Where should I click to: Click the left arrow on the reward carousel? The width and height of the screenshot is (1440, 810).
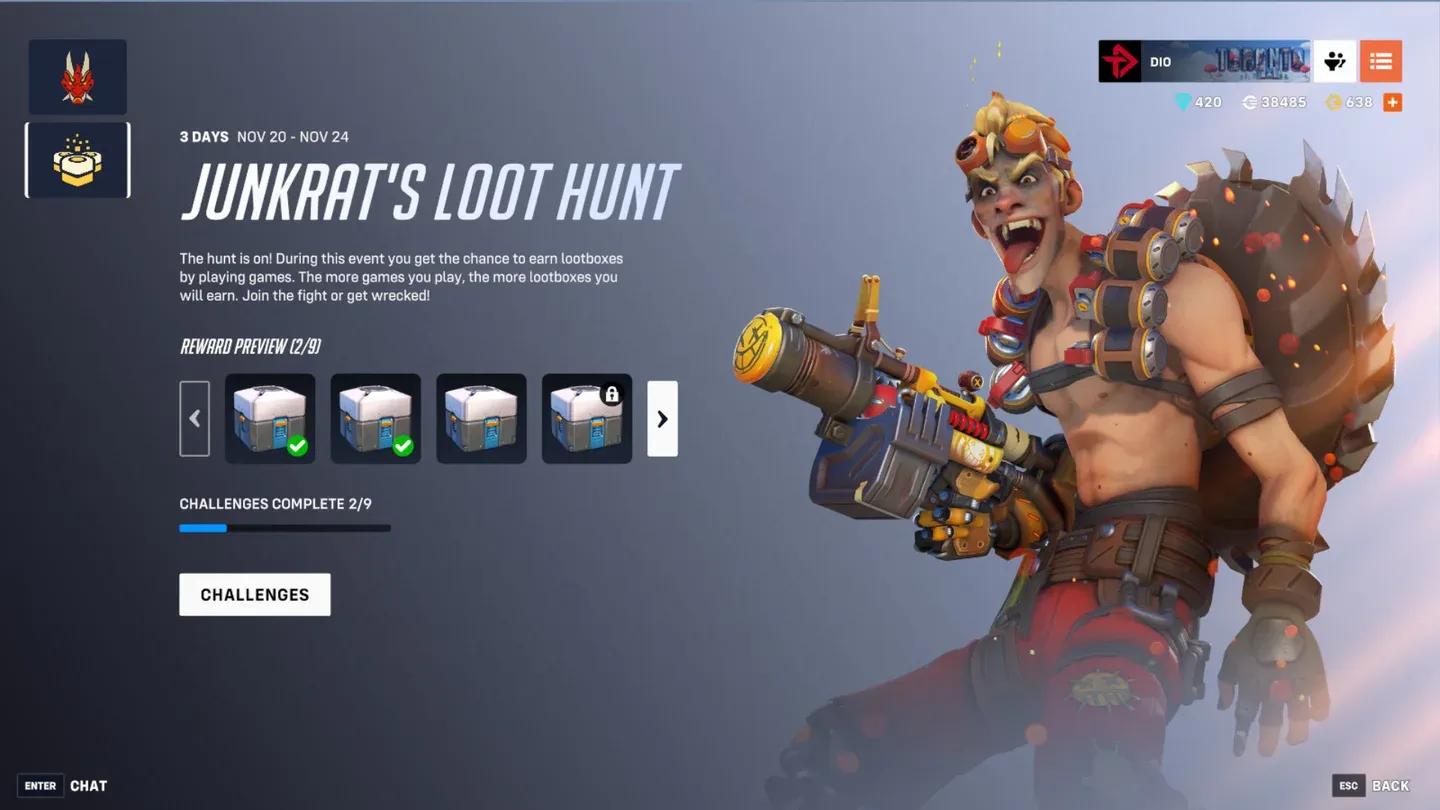point(195,418)
